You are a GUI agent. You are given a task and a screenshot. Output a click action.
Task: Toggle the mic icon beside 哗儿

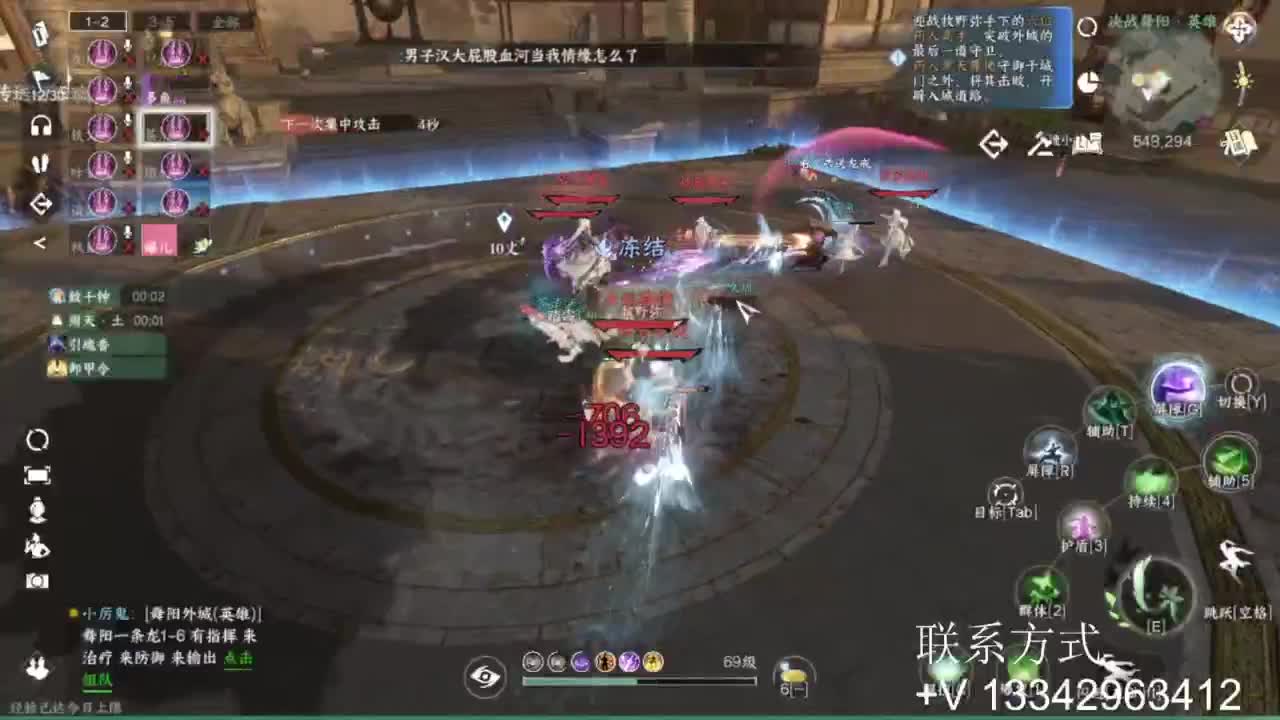coord(126,230)
